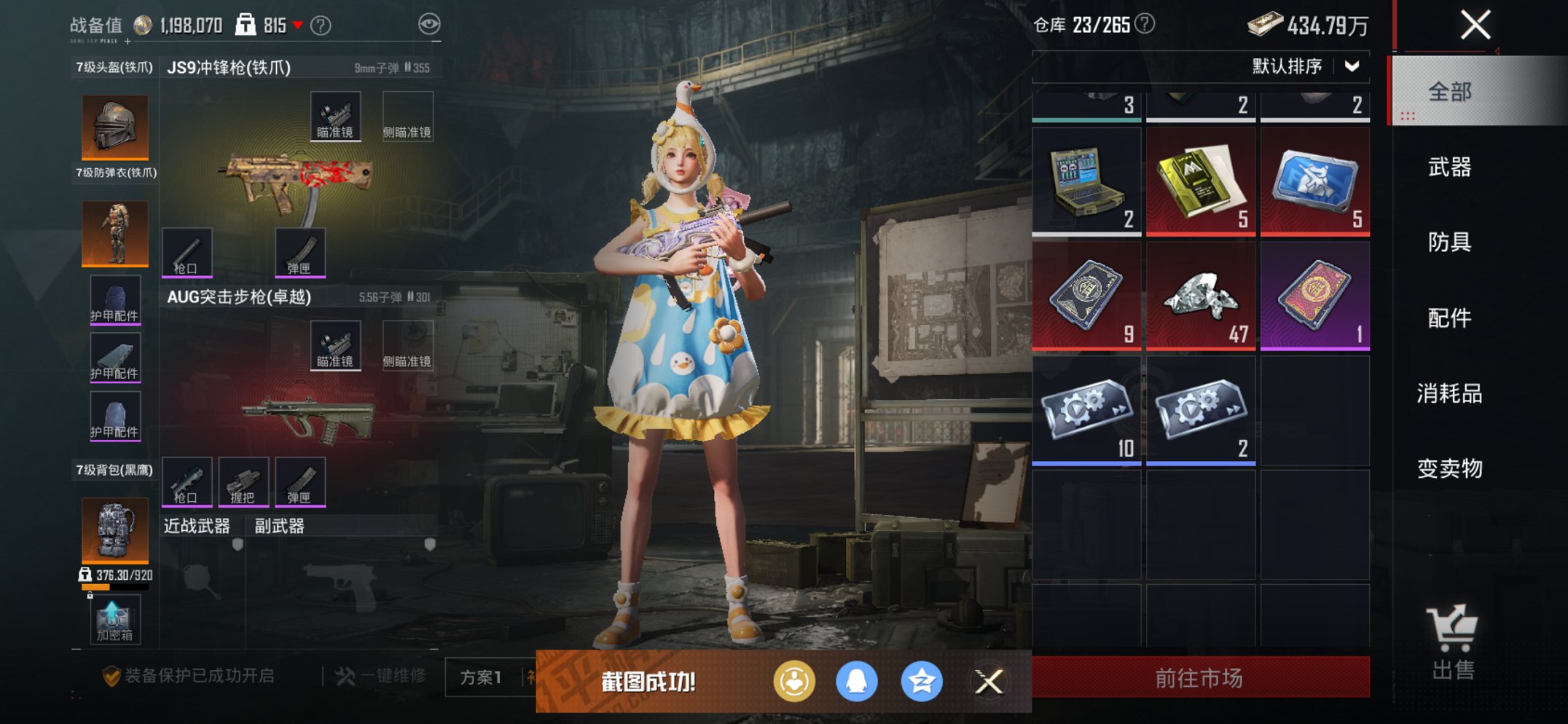The image size is (1568, 724).
Task: Open the 7级背包 backpack slot
Action: 113,532
